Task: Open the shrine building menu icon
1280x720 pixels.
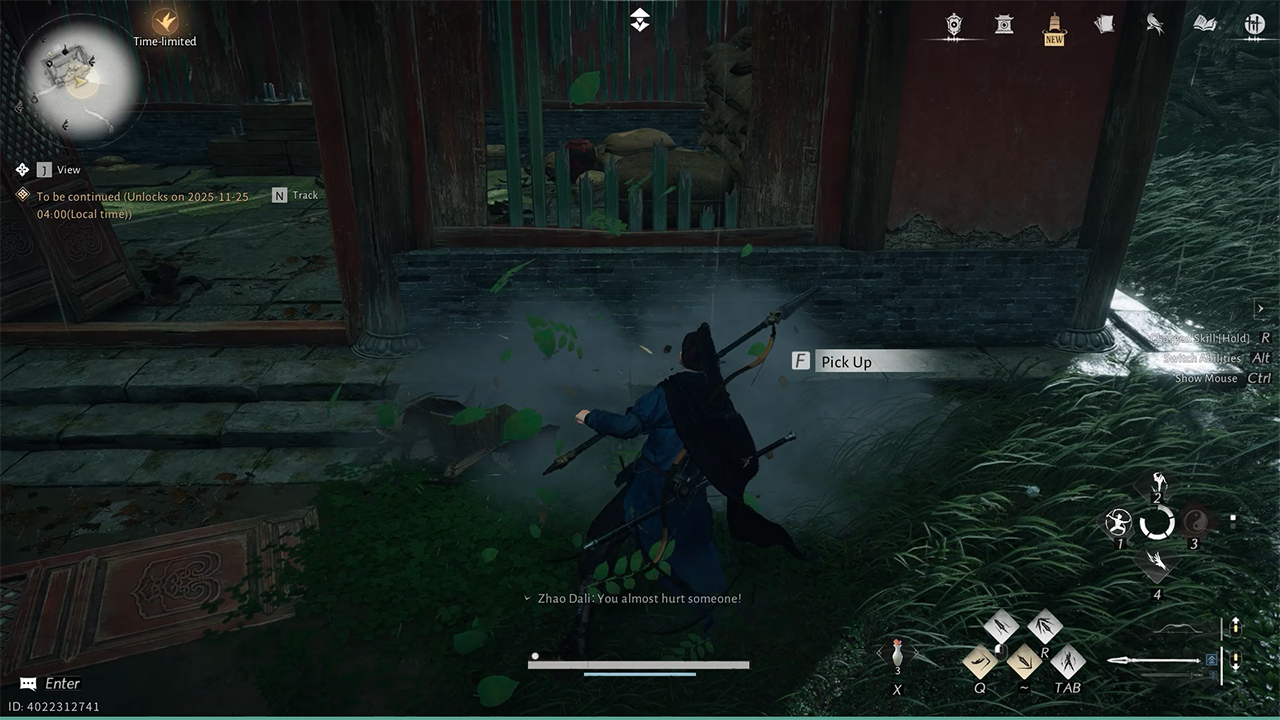Action: 1003,25
